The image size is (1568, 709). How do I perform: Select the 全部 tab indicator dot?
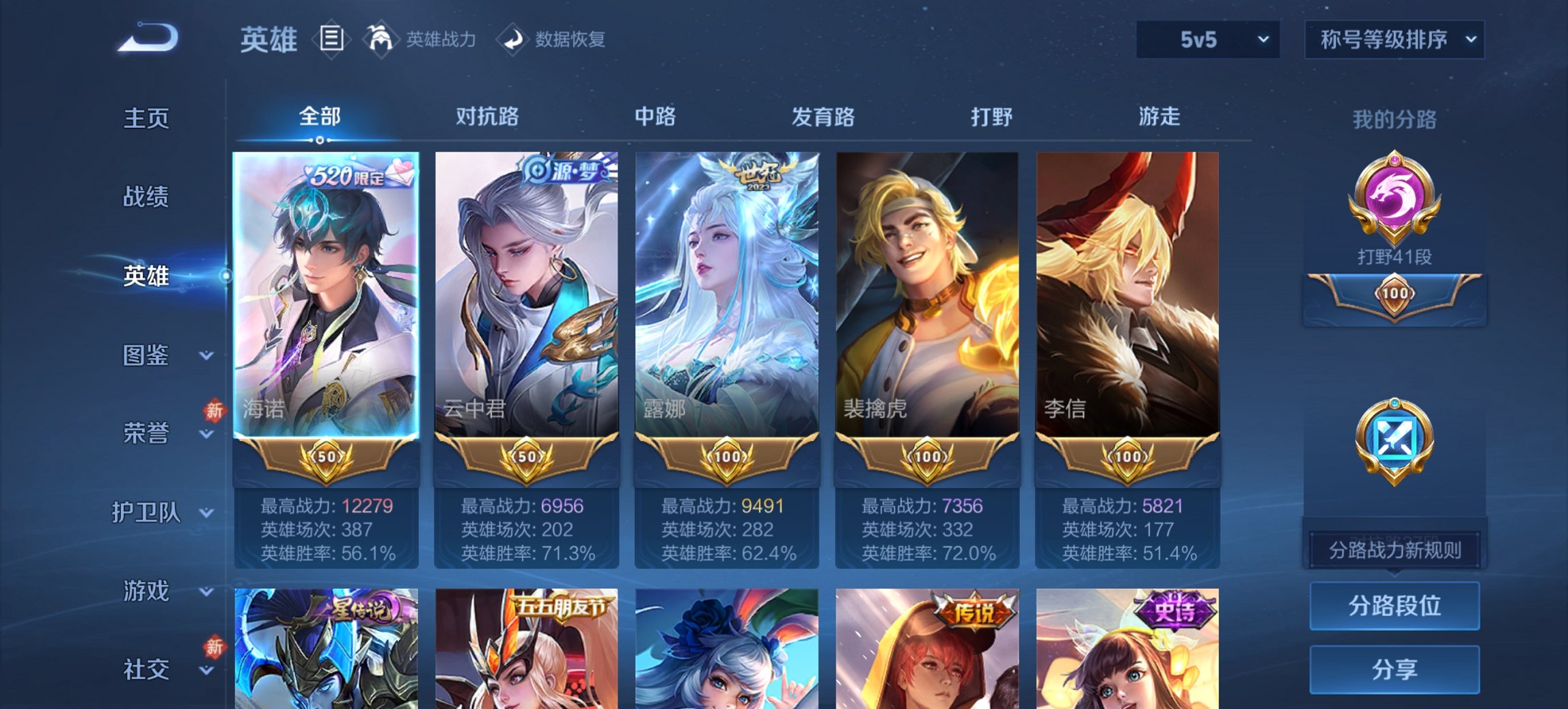(318, 141)
